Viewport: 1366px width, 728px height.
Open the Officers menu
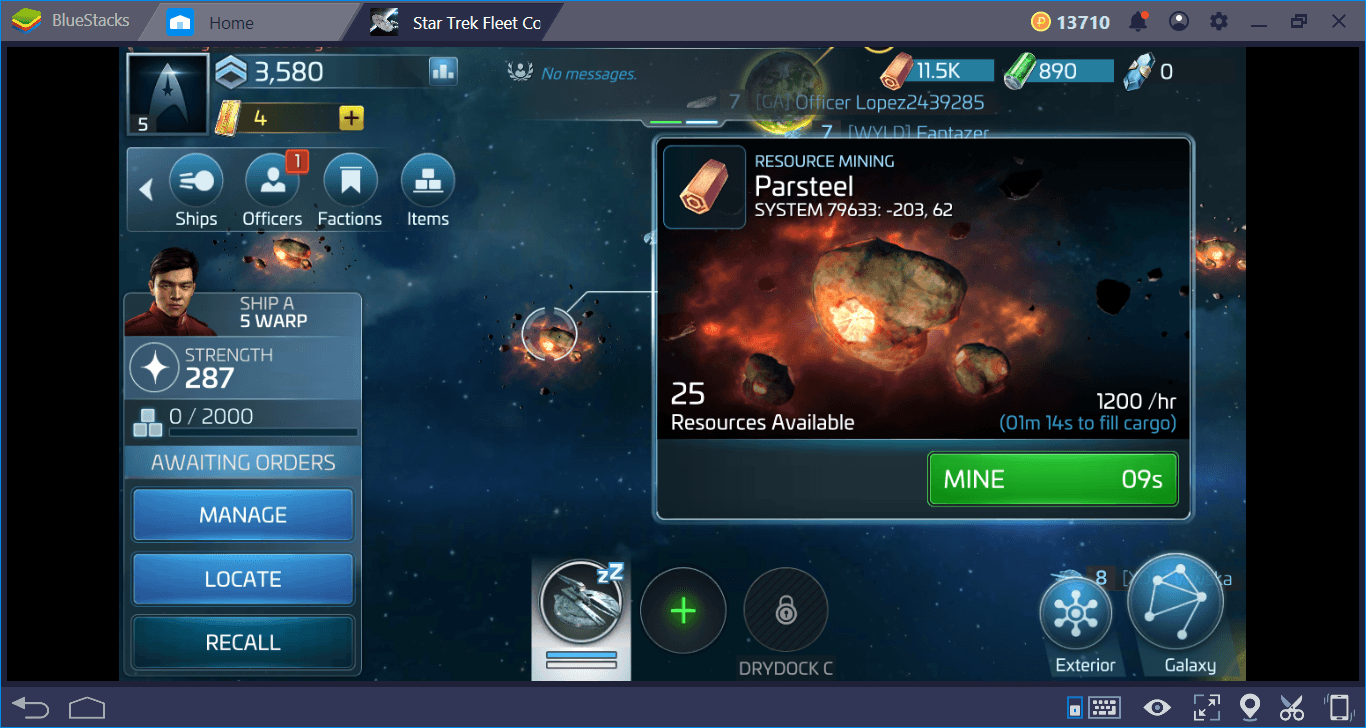click(x=272, y=190)
